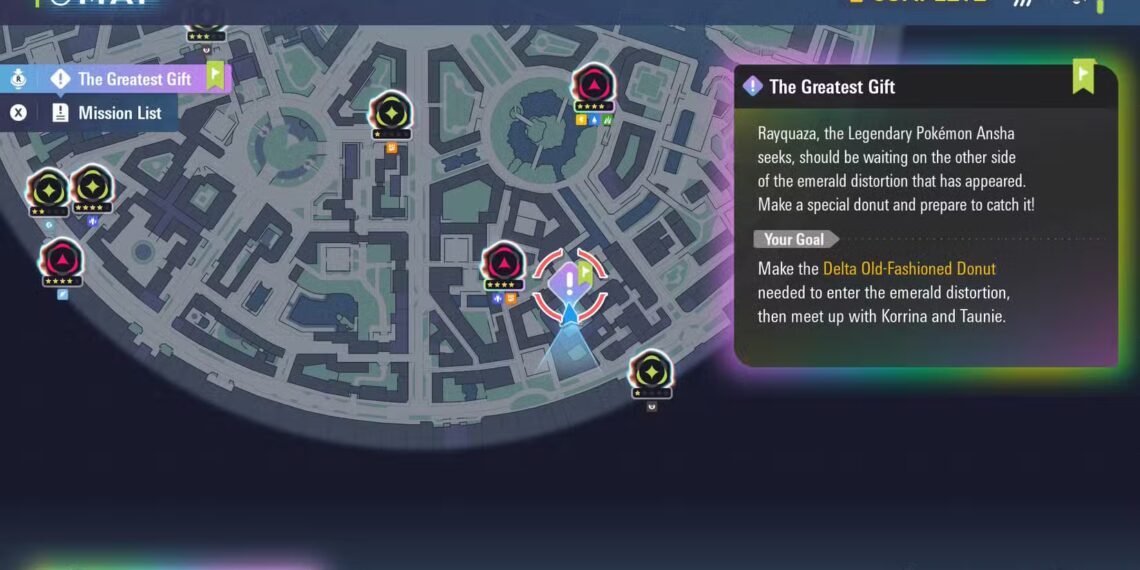Viewport: 1140px width, 570px height.
Task: Select the one-star green marker with orange icon
Action: 390,112
